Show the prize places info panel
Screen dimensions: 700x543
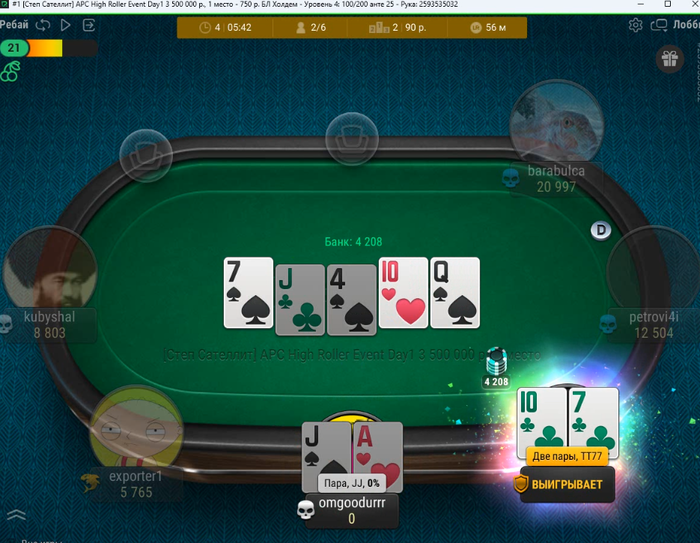(x=393, y=28)
